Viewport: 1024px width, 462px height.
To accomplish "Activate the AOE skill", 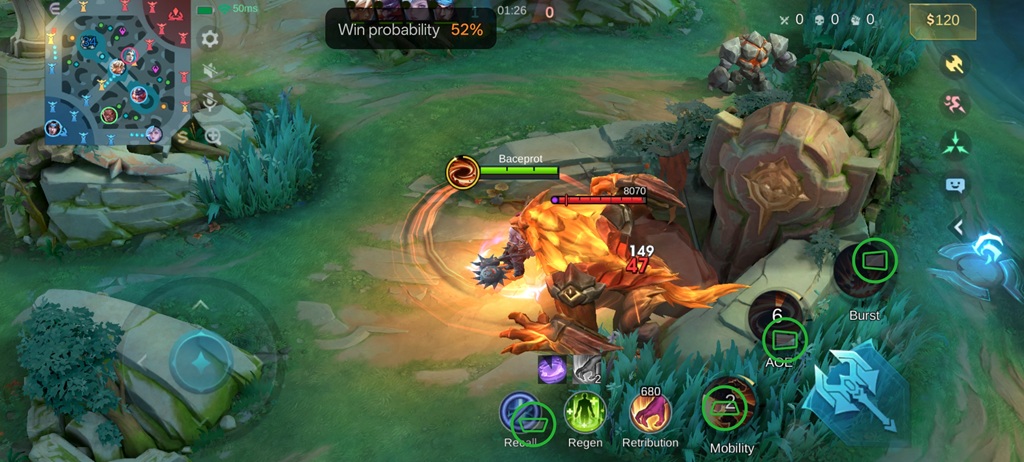I will pyautogui.click(x=777, y=323).
